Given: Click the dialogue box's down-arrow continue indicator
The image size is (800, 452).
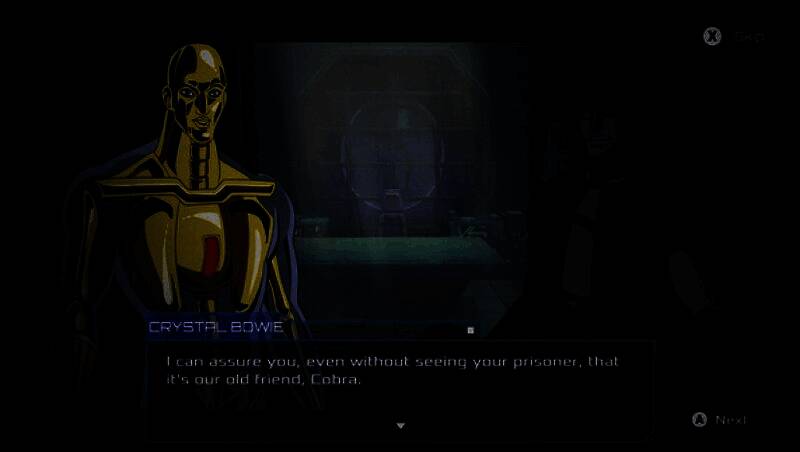Looking at the screenshot, I should pyautogui.click(x=401, y=426).
